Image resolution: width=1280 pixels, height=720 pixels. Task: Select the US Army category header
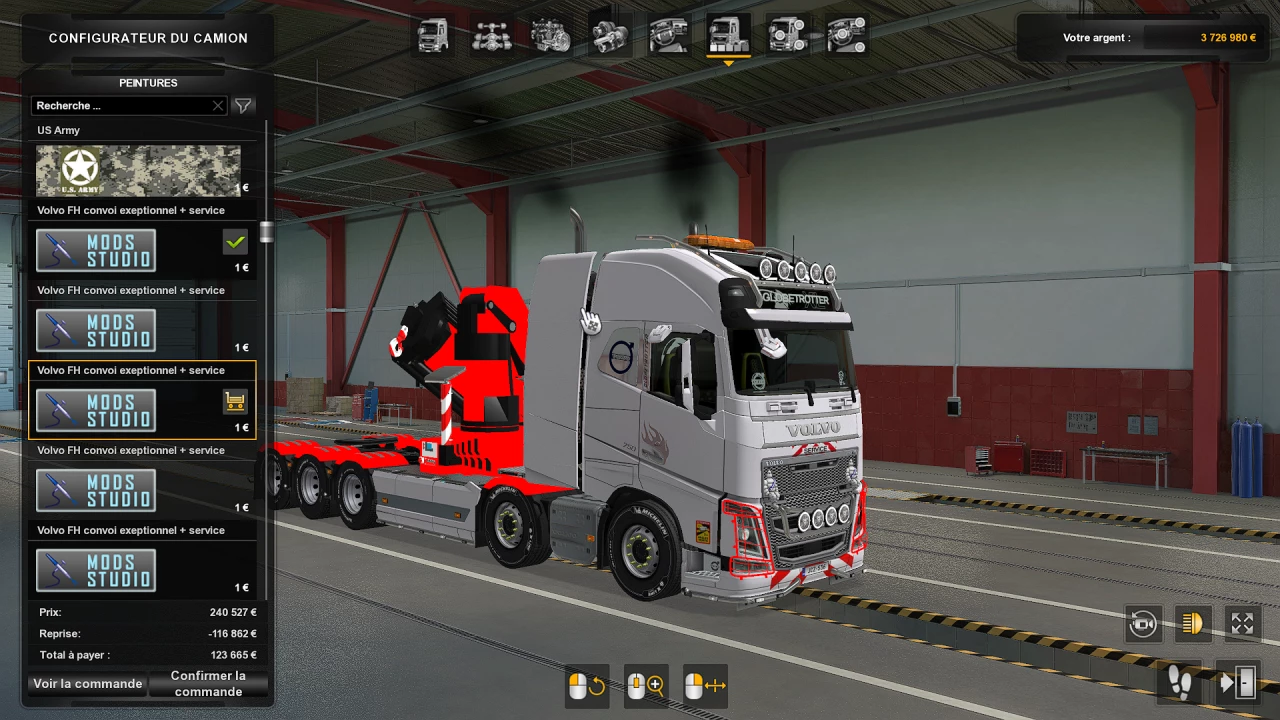58,130
